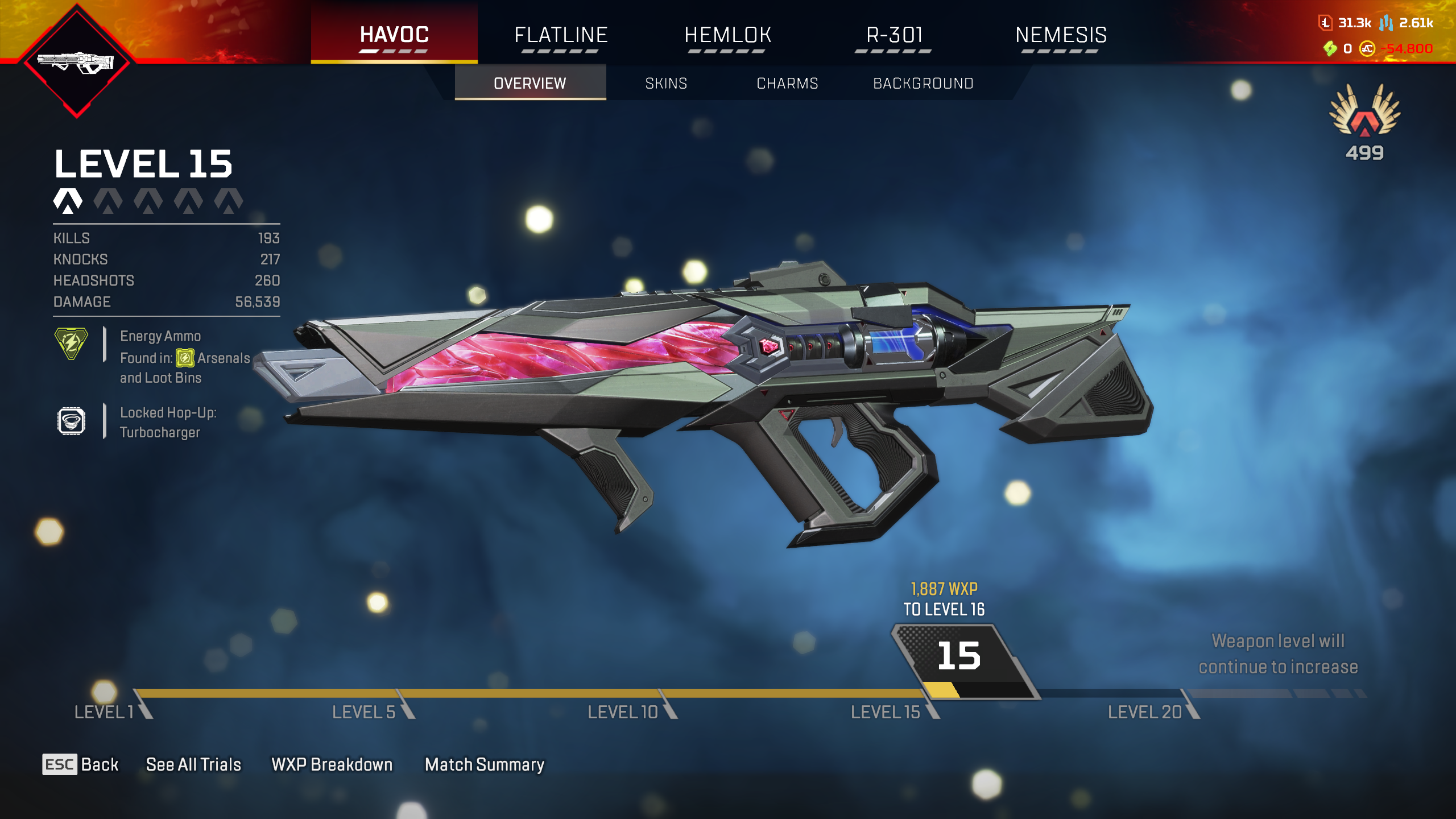This screenshot has width=1456, height=819.
Task: Switch to the Skins sub-tab
Action: [666, 84]
